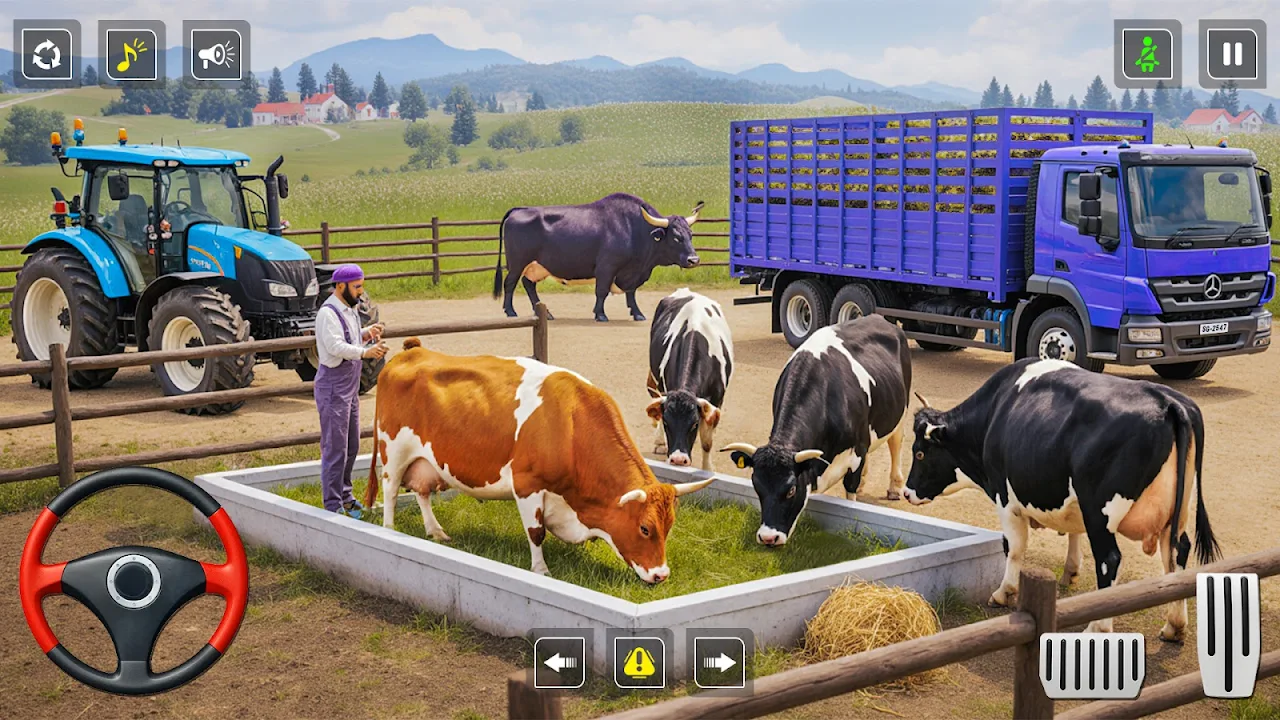1280x720 pixels.
Task: Pause the game
Action: click(x=1232, y=54)
